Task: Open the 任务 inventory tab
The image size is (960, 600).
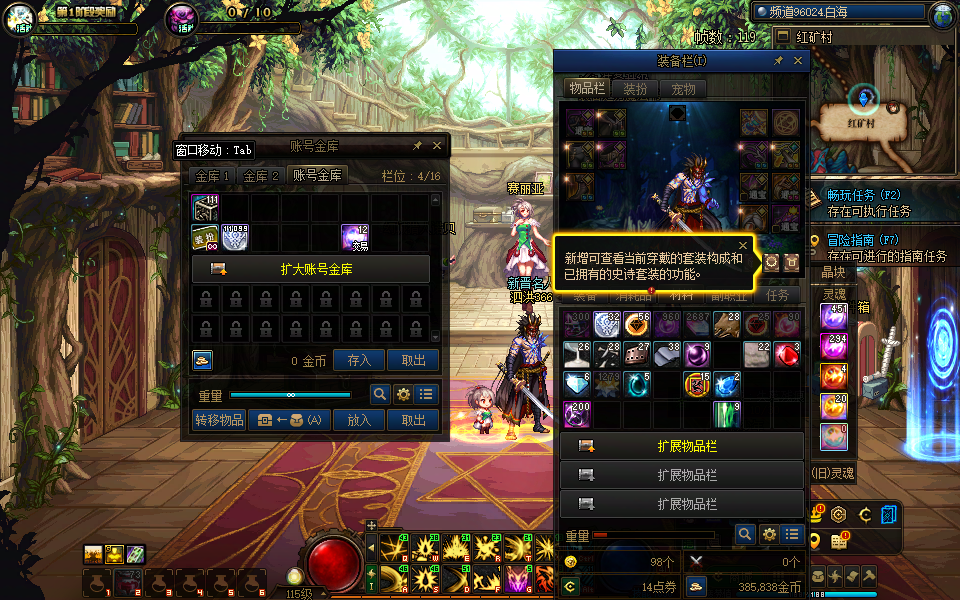Action: pos(777,295)
